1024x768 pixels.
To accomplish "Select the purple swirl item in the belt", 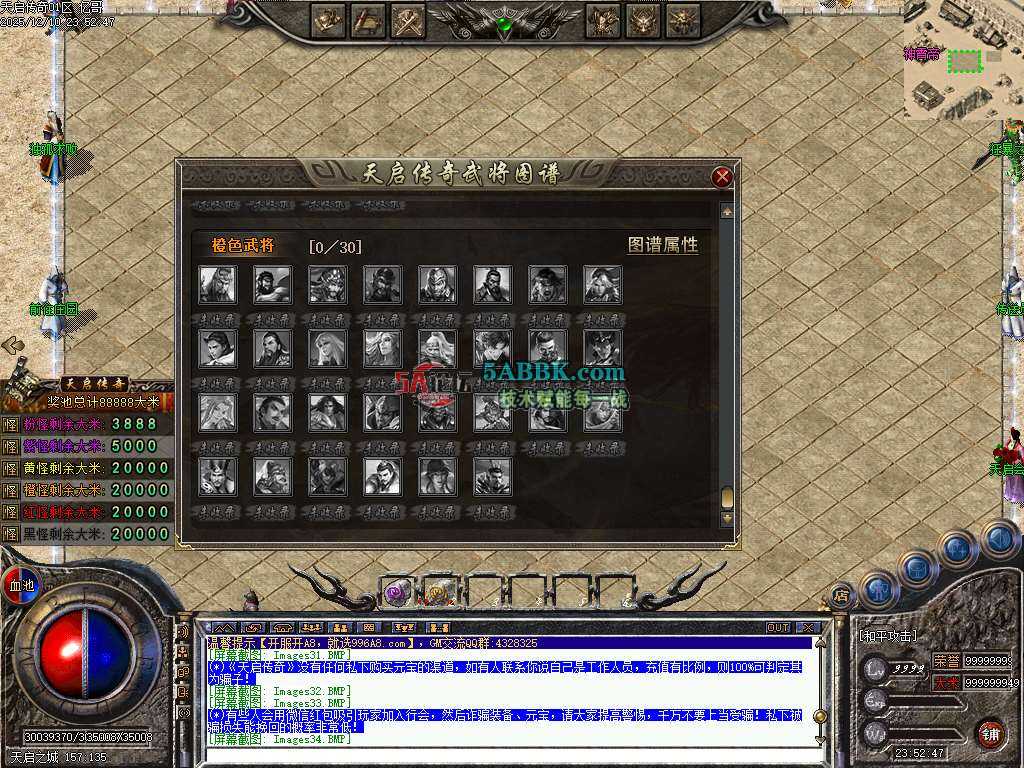I will pyautogui.click(x=398, y=592).
